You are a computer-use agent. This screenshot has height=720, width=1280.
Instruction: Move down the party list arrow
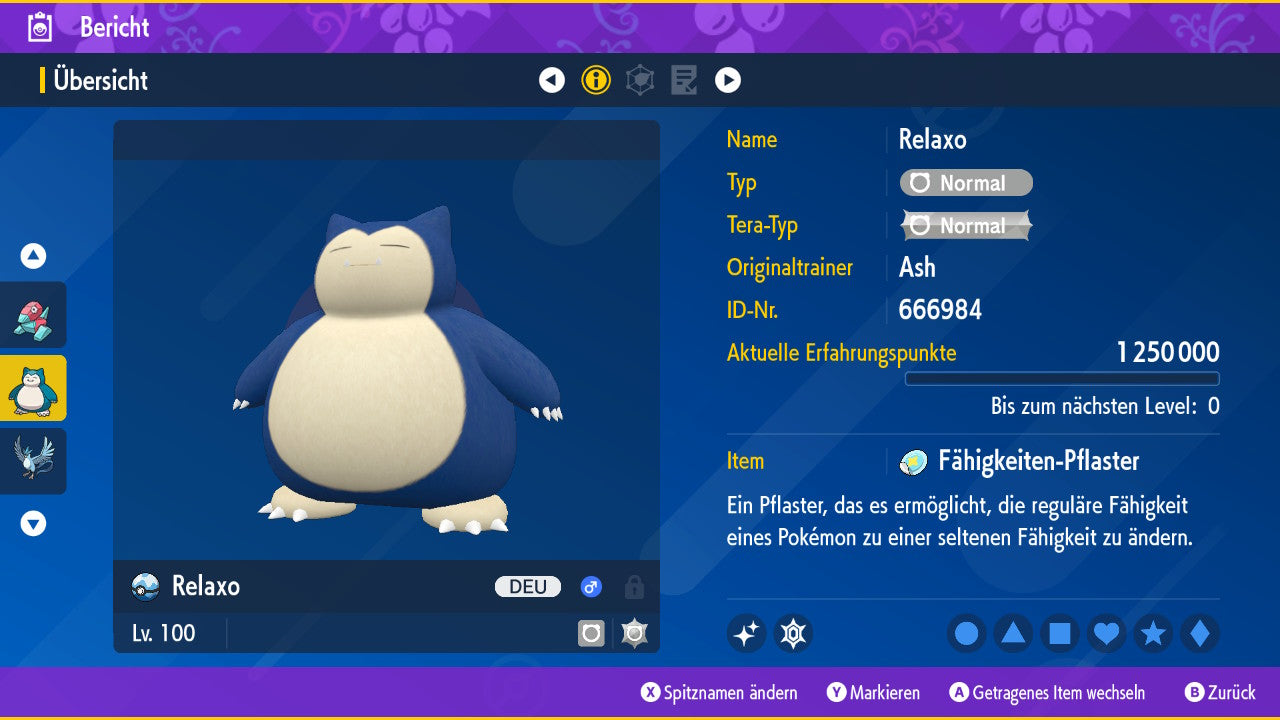click(33, 523)
